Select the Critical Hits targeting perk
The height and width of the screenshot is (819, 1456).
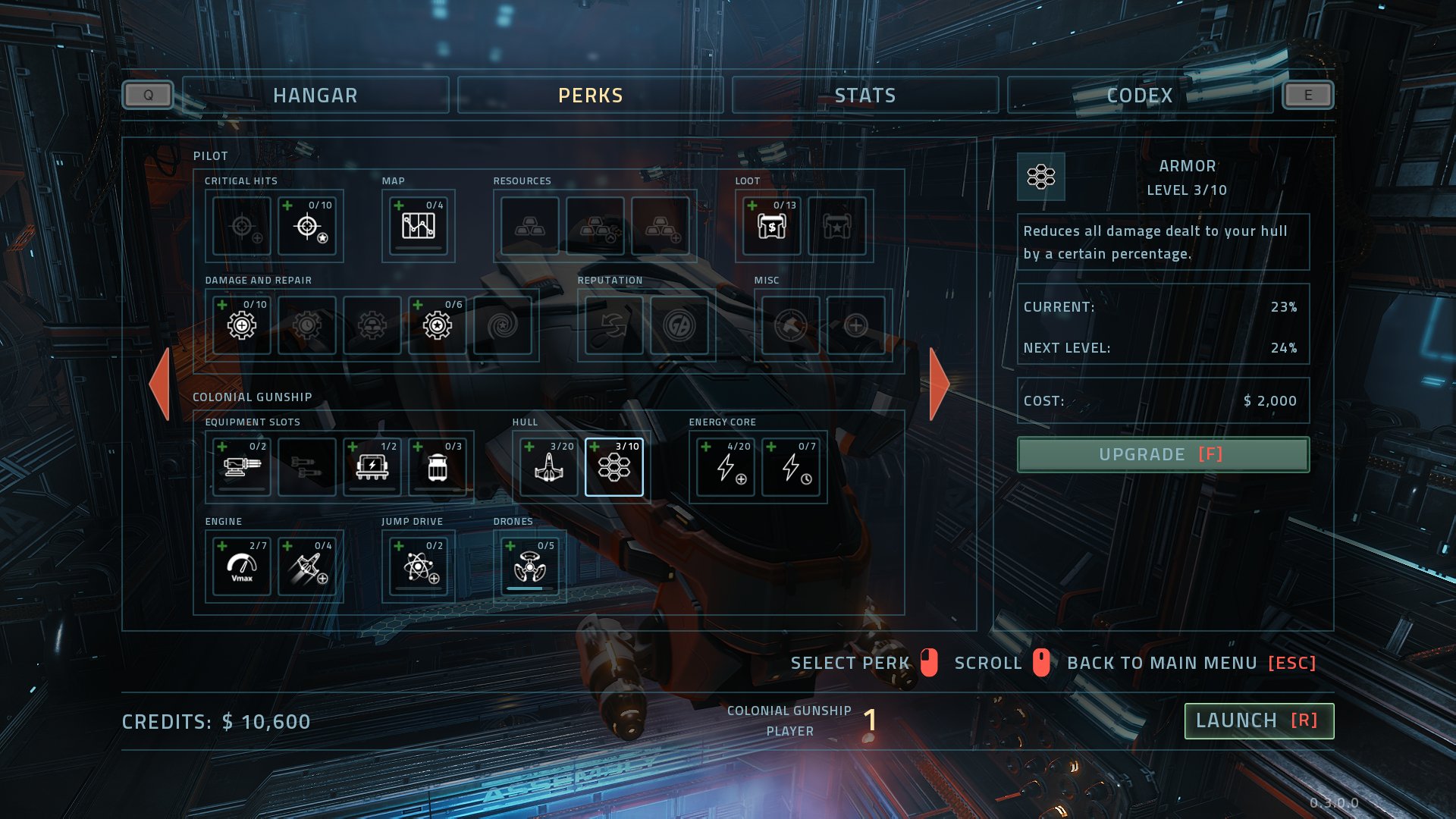pyautogui.click(x=308, y=225)
